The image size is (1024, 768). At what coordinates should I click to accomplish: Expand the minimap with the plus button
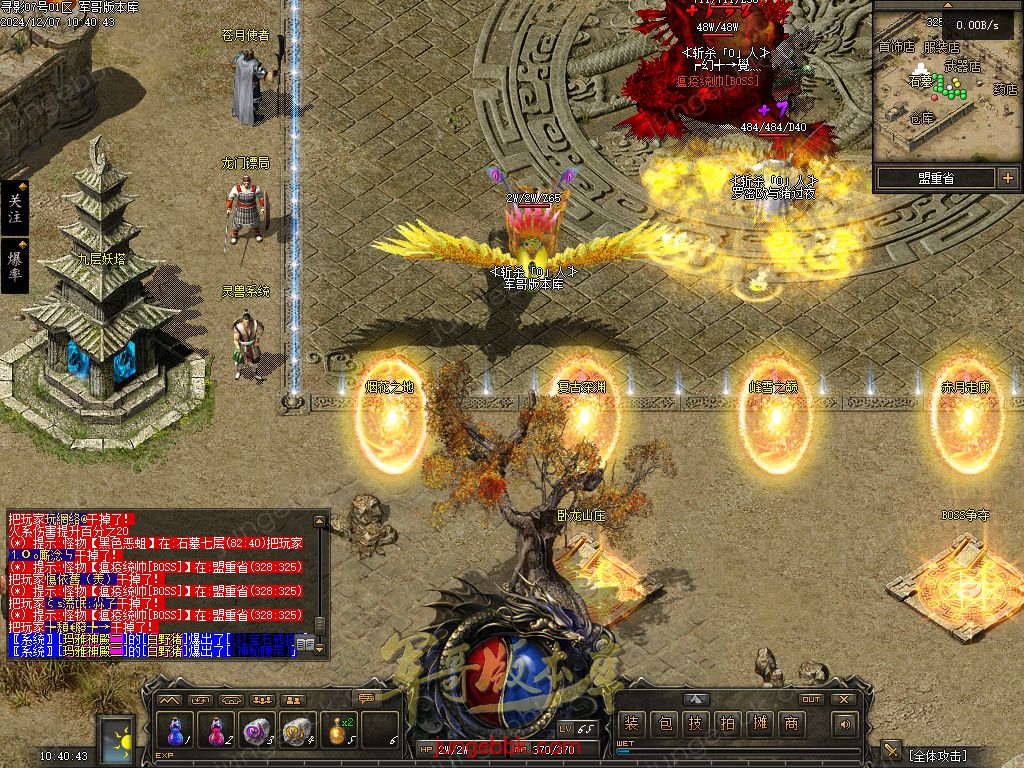[x=1007, y=178]
